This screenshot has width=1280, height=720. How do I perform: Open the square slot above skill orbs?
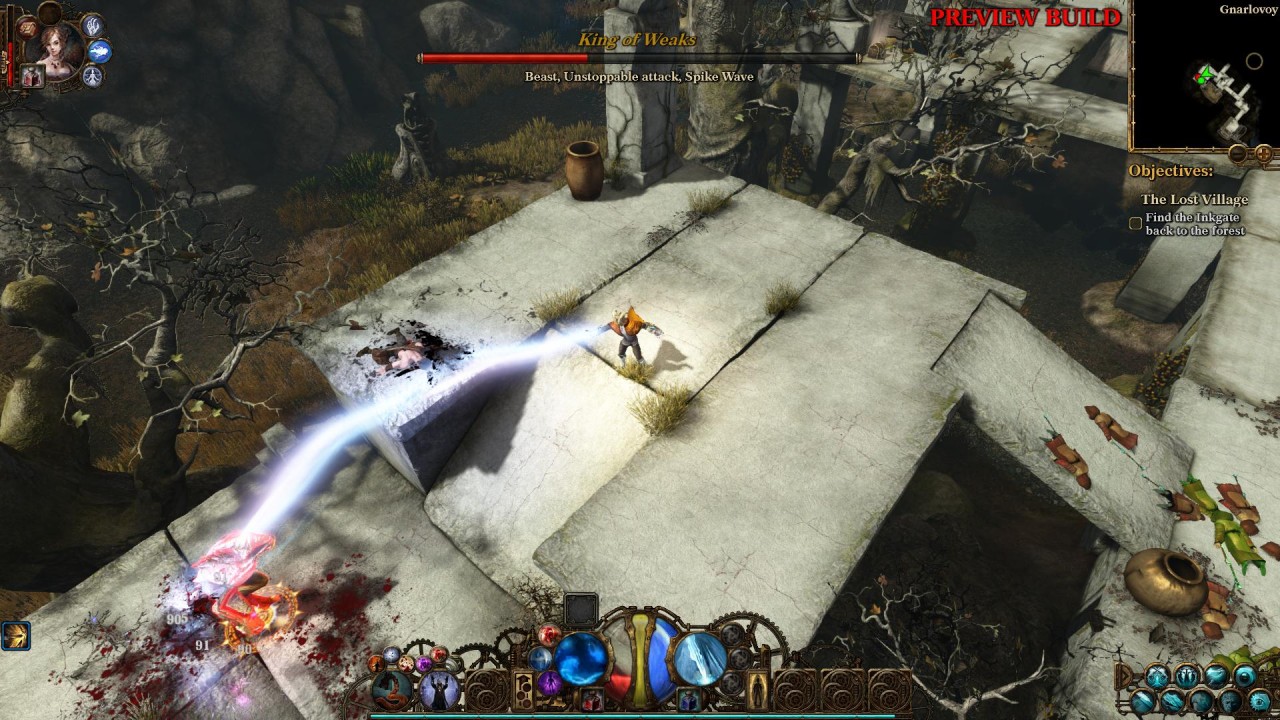pos(581,610)
